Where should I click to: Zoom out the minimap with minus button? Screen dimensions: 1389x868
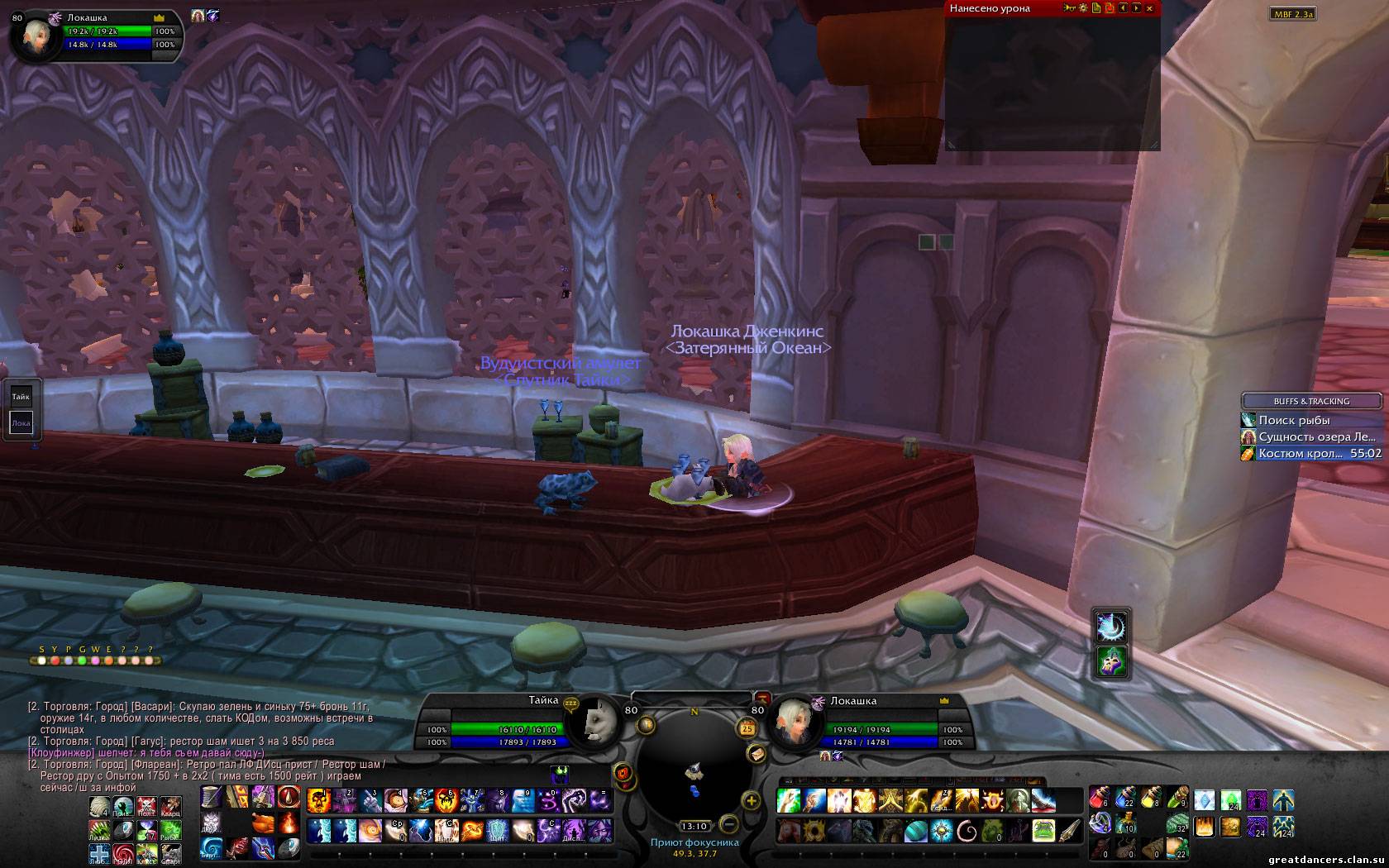728,823
